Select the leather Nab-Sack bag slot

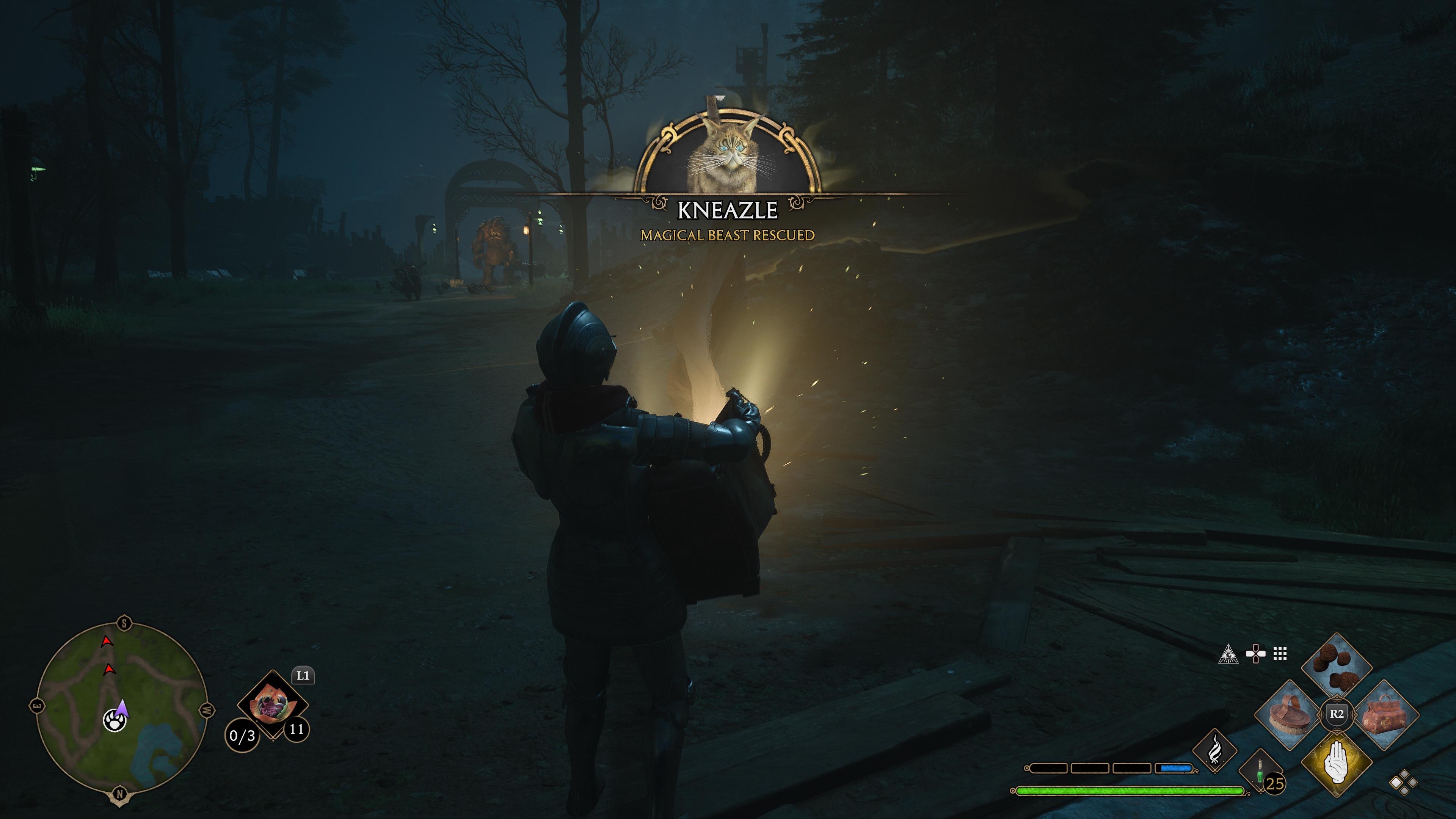[1385, 715]
